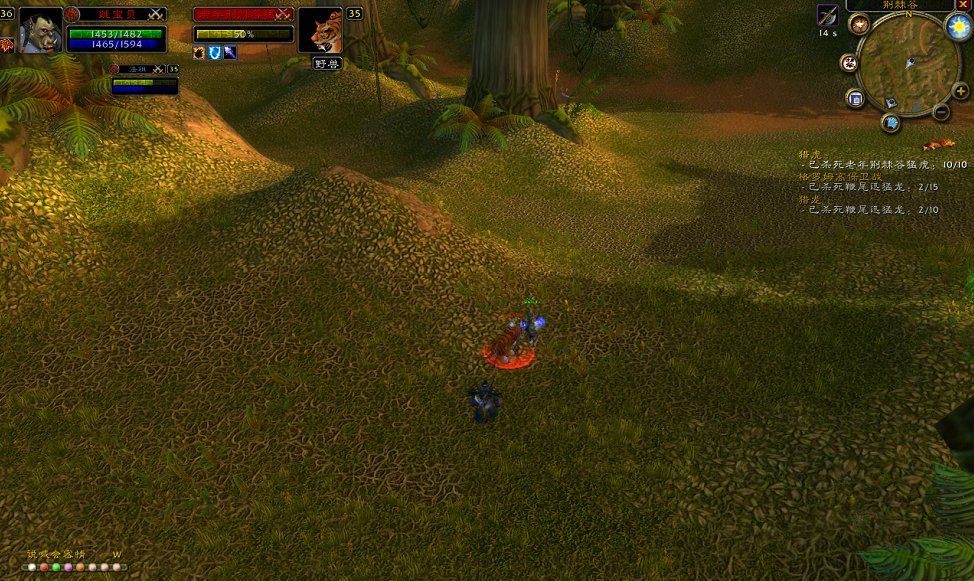The height and width of the screenshot is (581, 974).
Task: Click the round button below the minimap
Action: pyautogui.click(x=890, y=123)
